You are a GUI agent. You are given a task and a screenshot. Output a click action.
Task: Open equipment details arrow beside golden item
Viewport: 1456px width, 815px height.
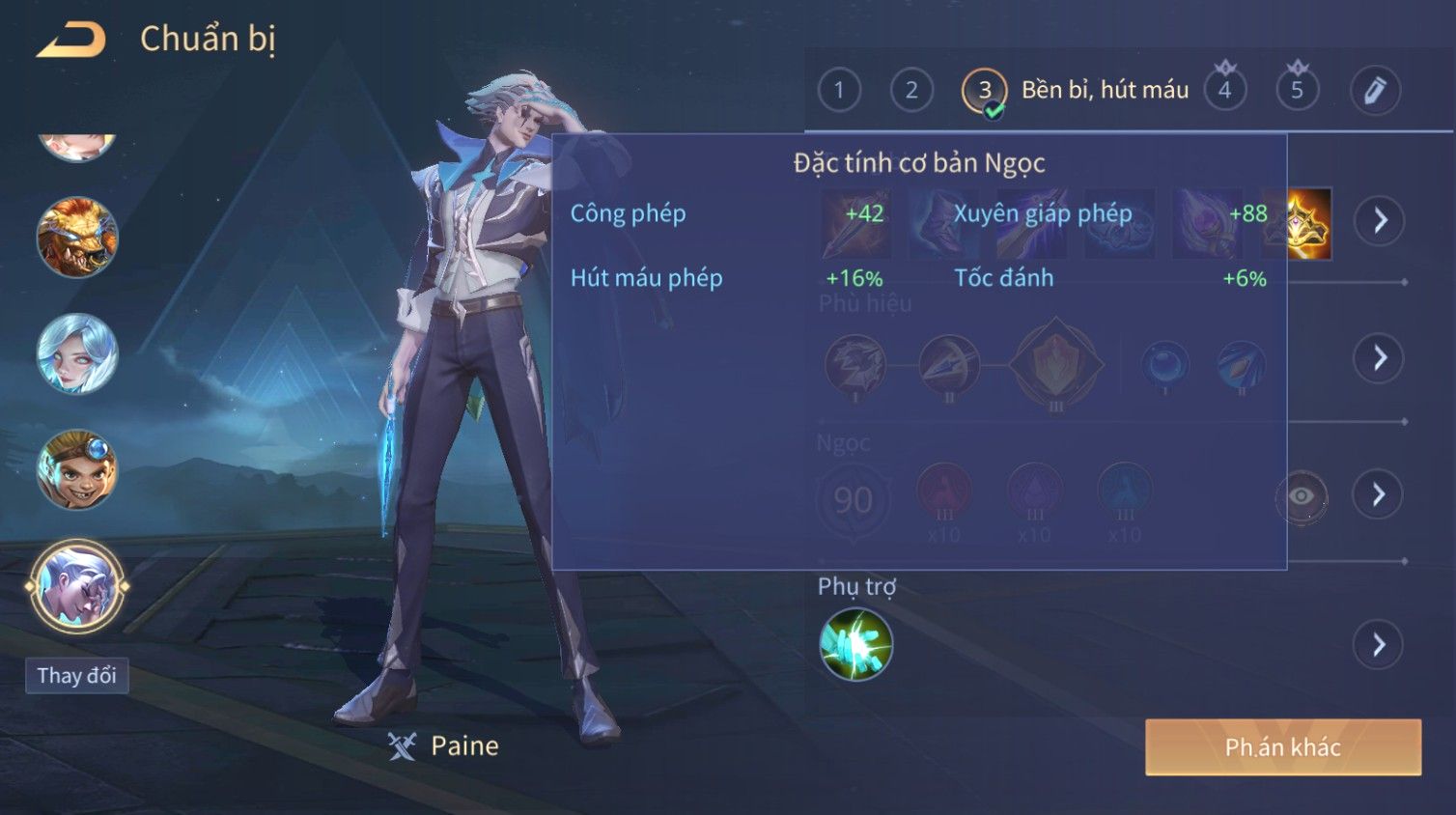pyautogui.click(x=1379, y=221)
